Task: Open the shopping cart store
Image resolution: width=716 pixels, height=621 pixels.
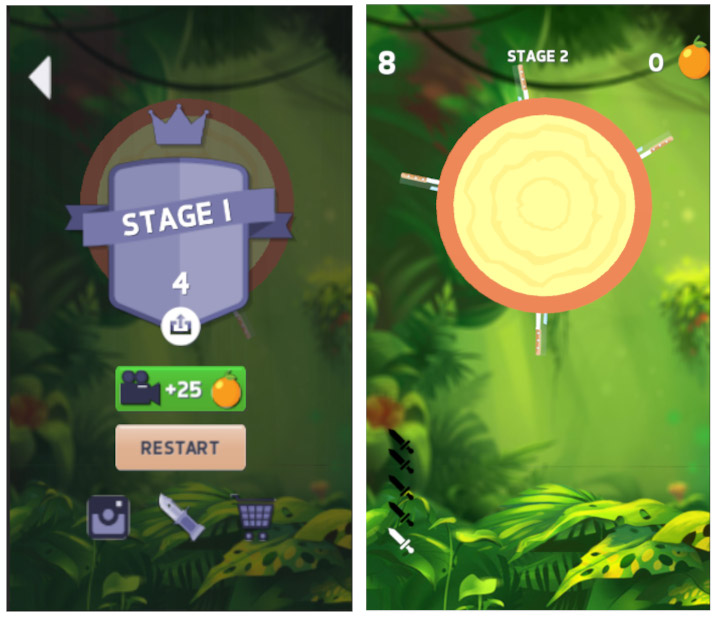Action: [255, 517]
